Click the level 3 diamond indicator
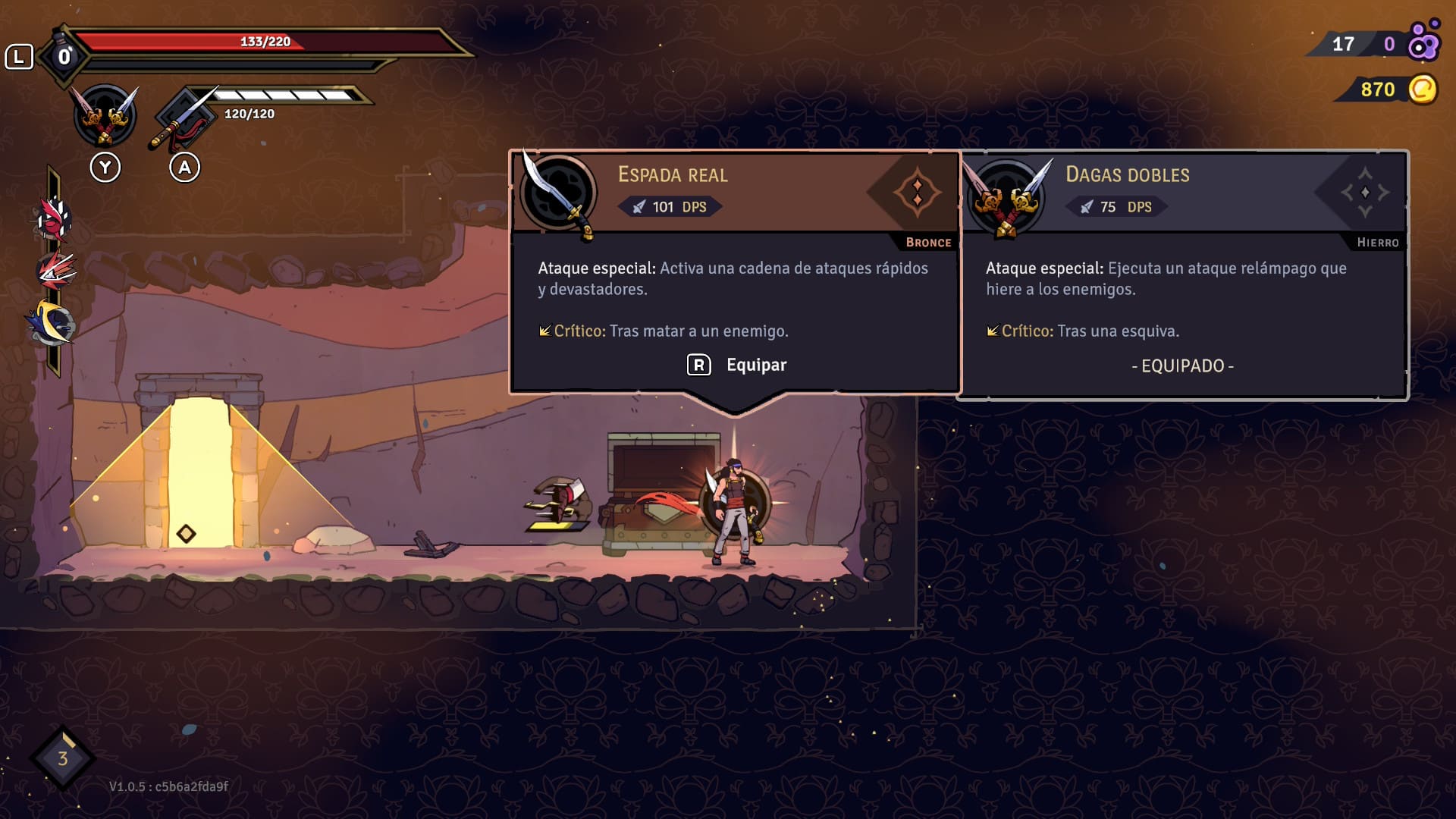The image size is (1456, 819). click(63, 758)
